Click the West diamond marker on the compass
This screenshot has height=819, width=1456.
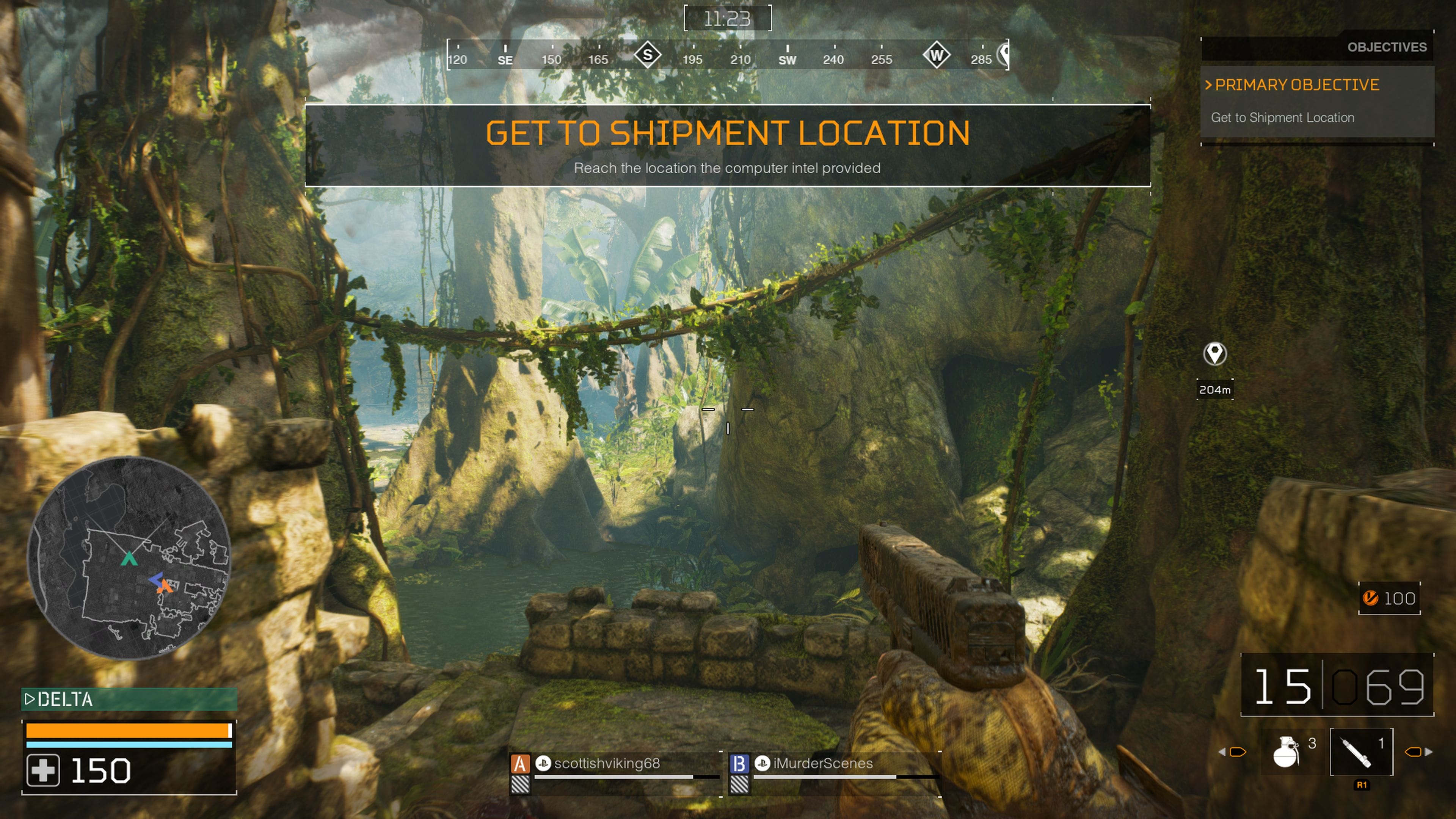(937, 55)
